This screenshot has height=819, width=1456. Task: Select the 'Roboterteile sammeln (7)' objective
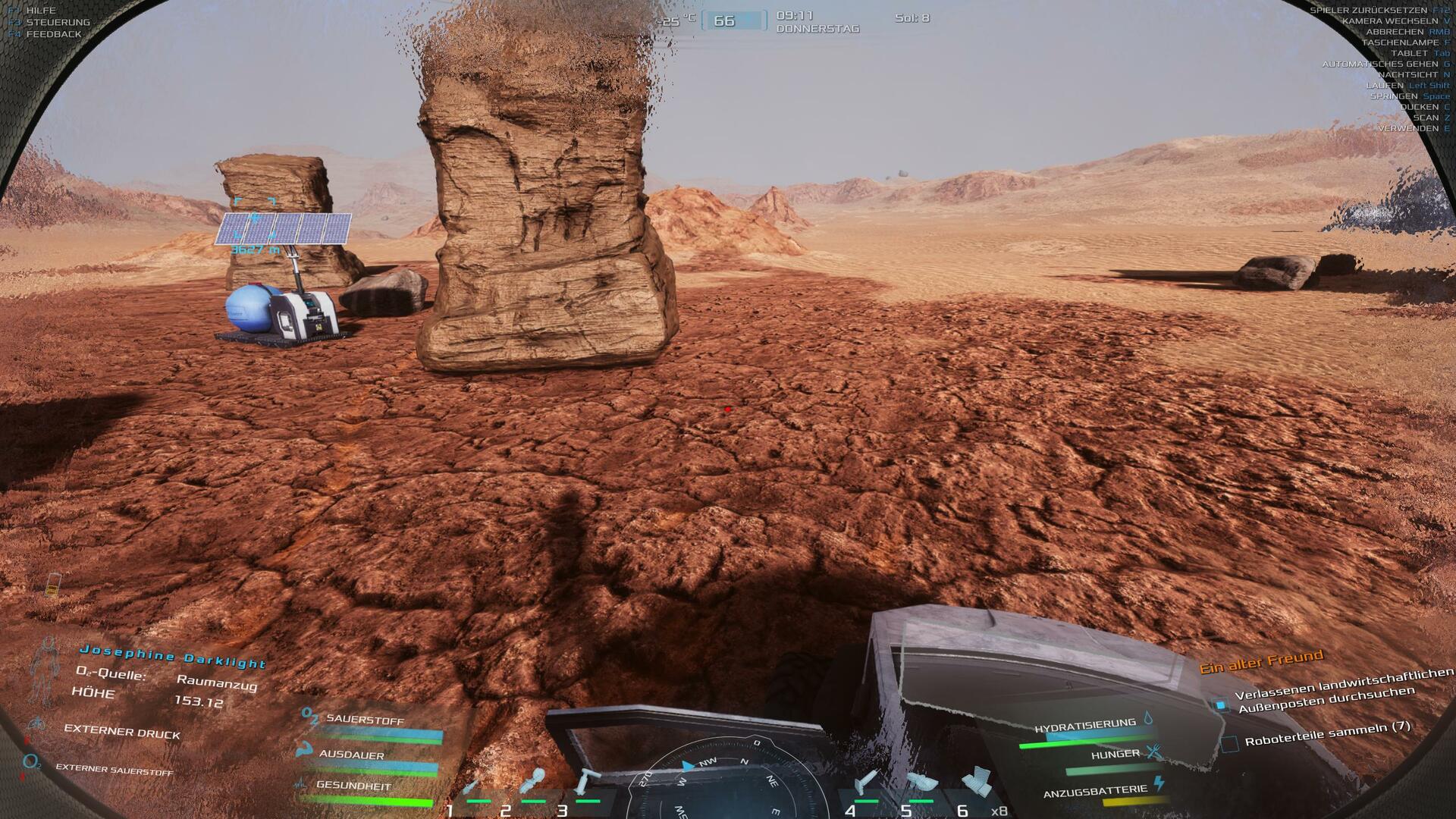point(1327,734)
